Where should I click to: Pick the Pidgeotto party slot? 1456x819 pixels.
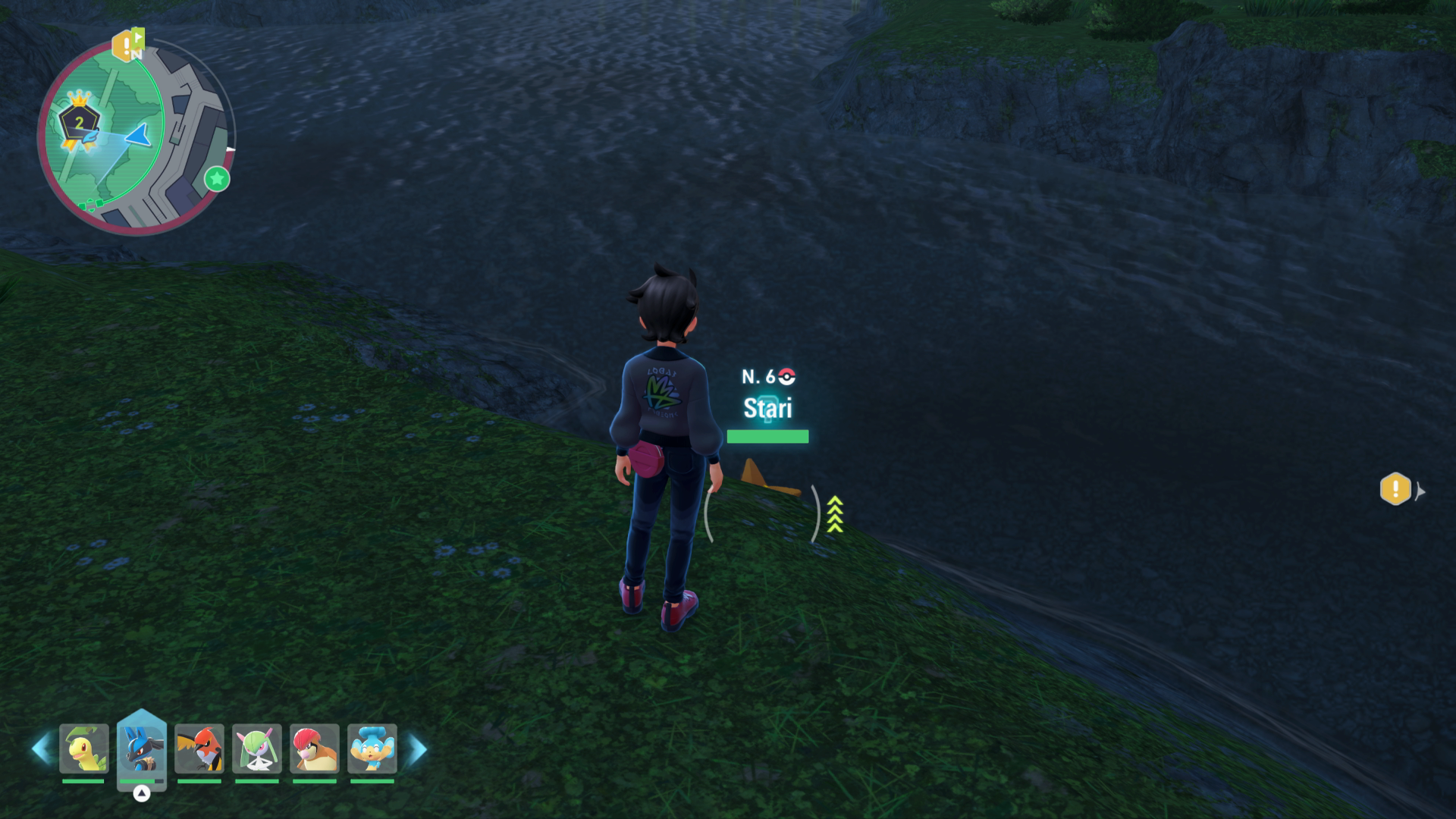click(x=314, y=748)
